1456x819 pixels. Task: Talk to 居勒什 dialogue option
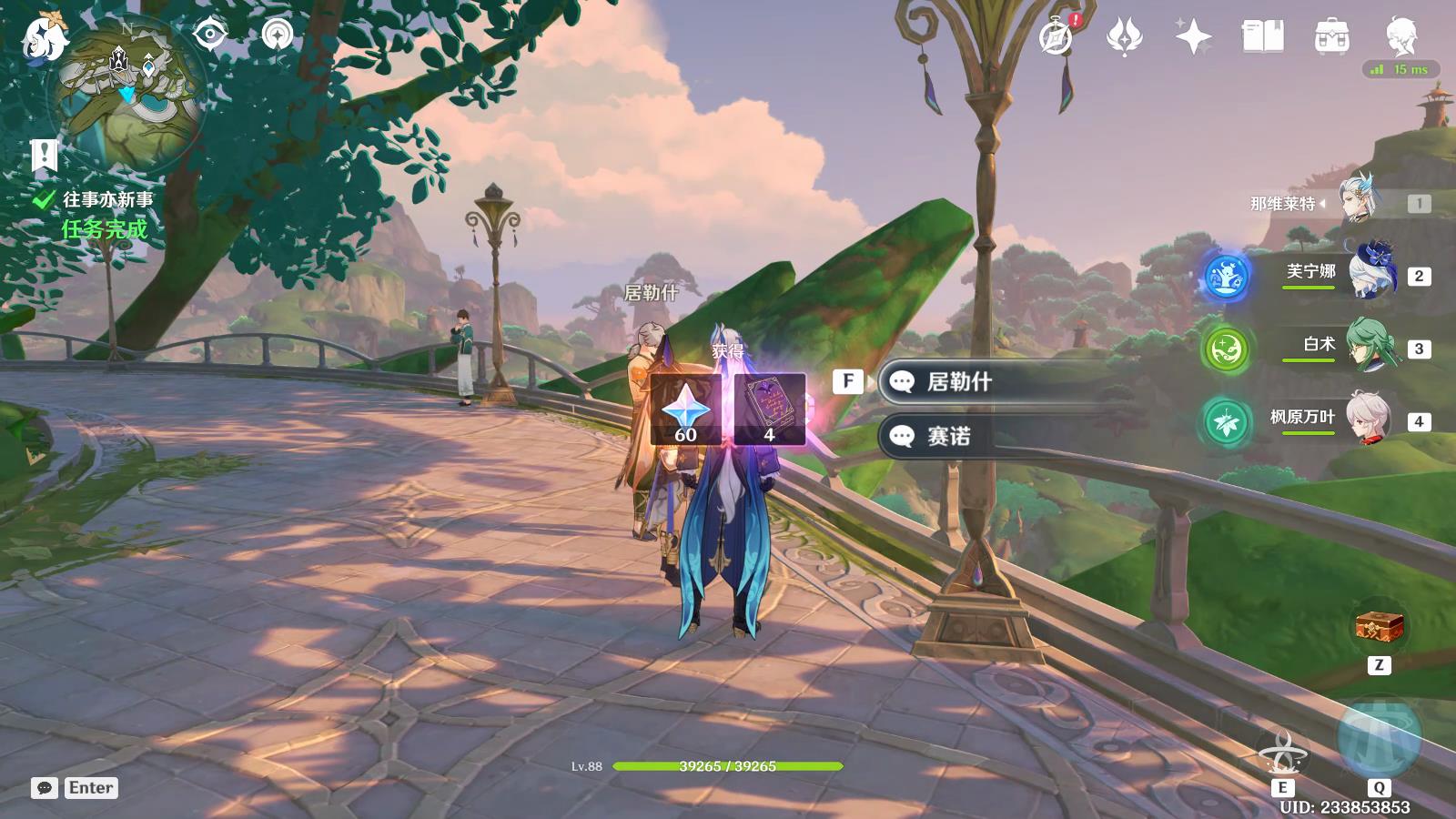click(959, 382)
